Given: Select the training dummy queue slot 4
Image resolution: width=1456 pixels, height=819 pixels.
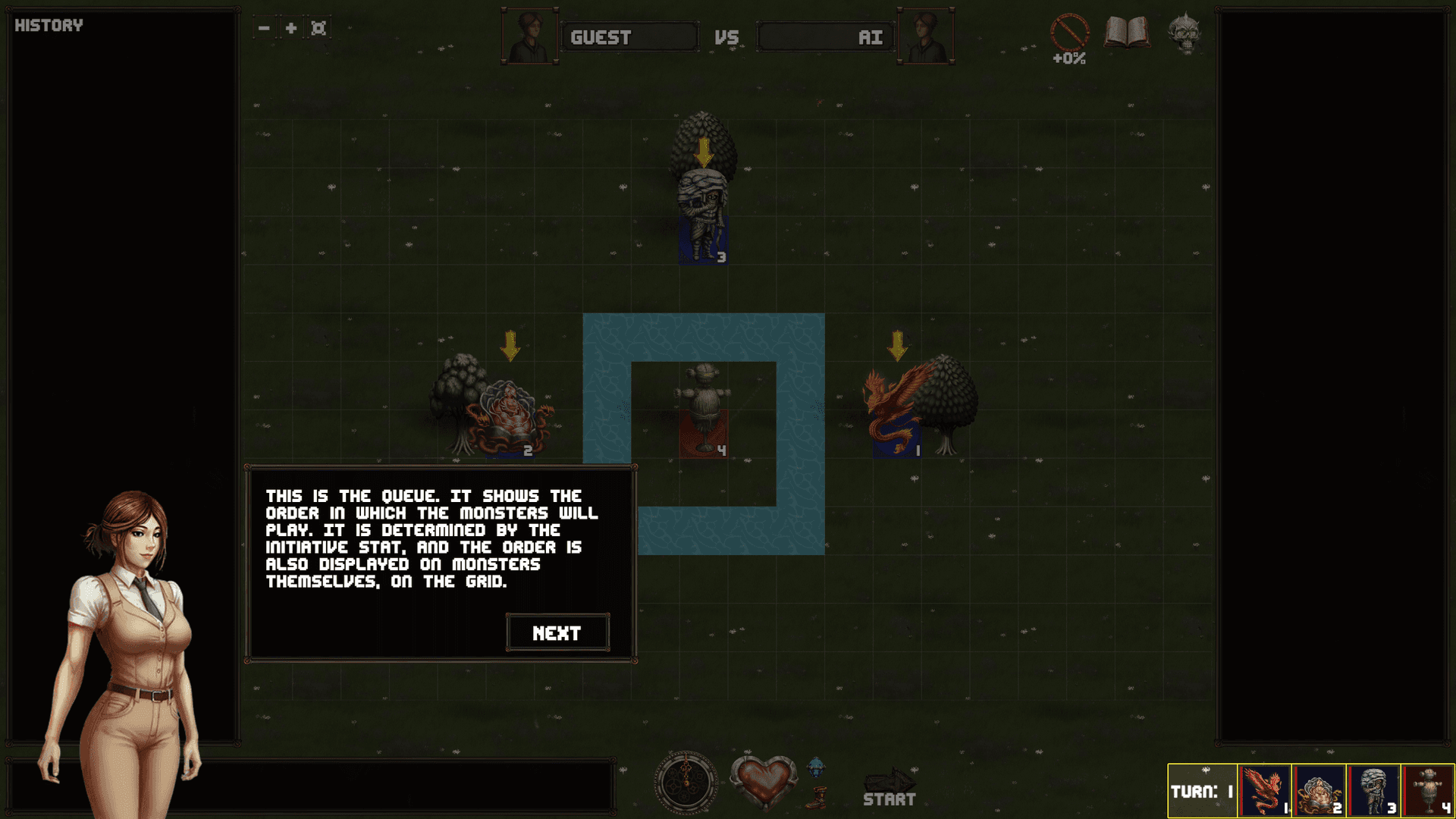Looking at the screenshot, I should click(x=1429, y=790).
